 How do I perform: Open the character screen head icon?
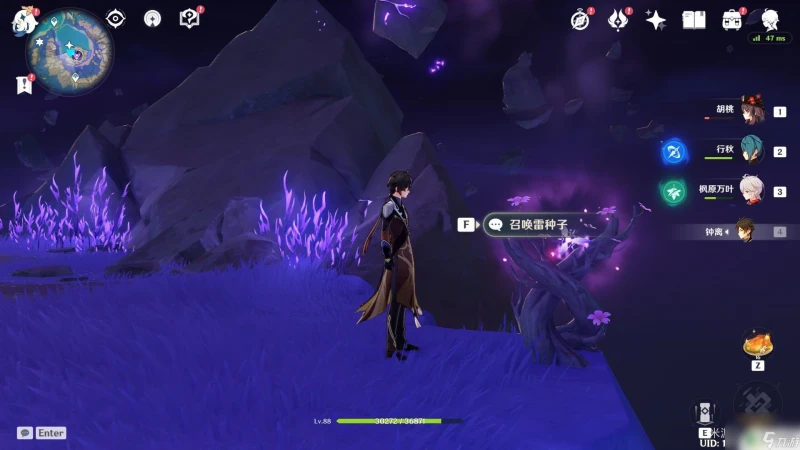click(770, 19)
